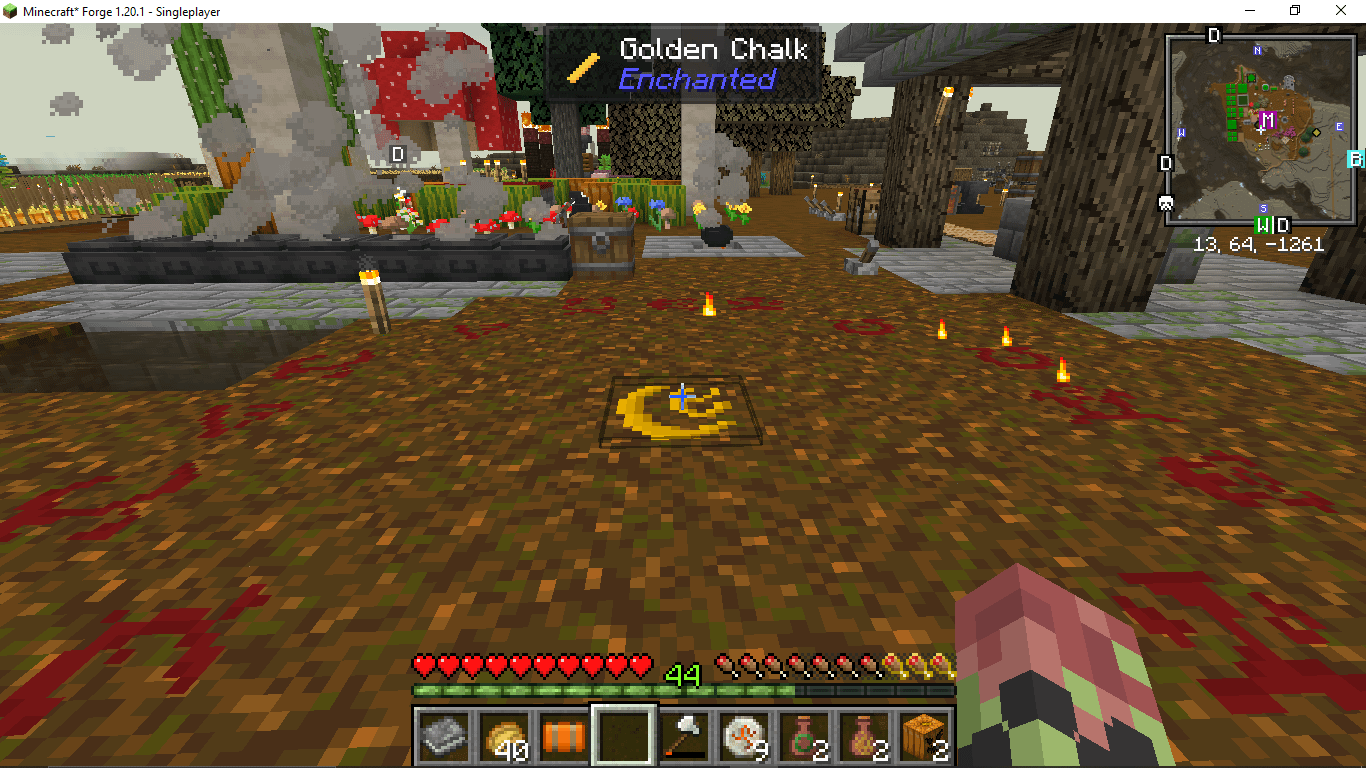Select the highlighted empty hotbar slot
The image size is (1366, 768).
pyautogui.click(x=624, y=738)
